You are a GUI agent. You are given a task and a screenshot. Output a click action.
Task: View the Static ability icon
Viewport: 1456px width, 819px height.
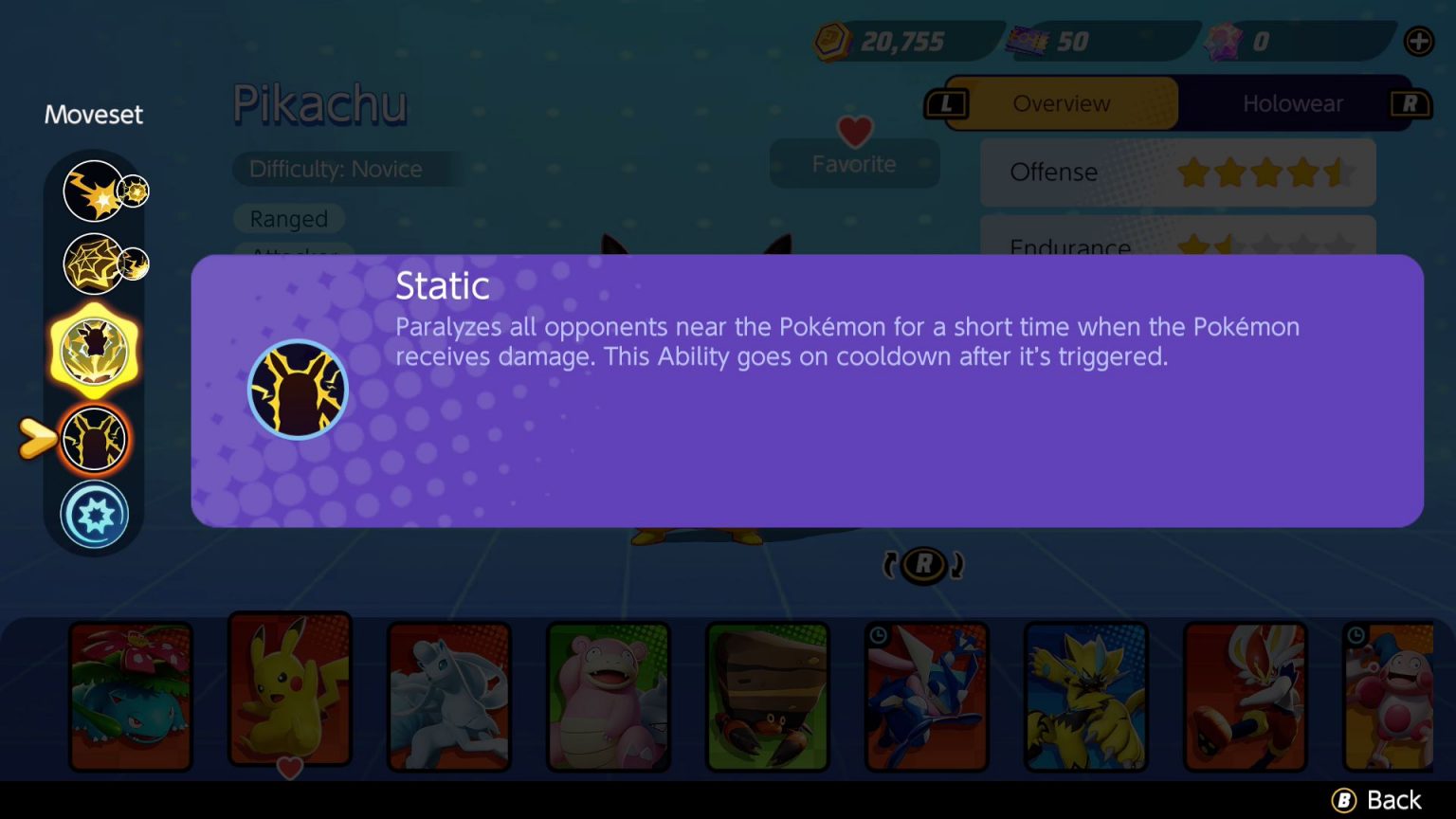pos(298,390)
